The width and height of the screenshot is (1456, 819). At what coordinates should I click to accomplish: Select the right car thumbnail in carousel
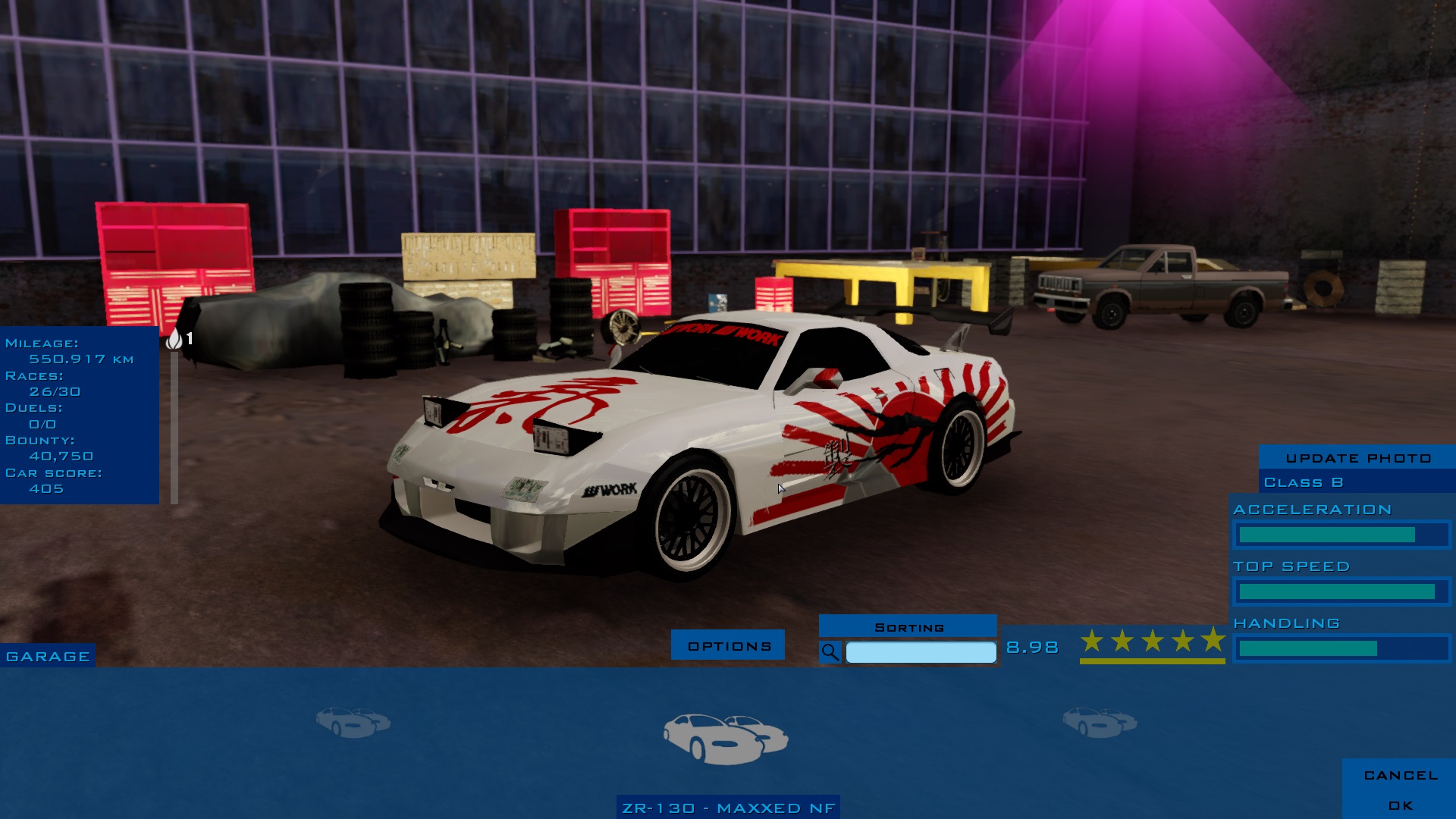tap(1099, 722)
